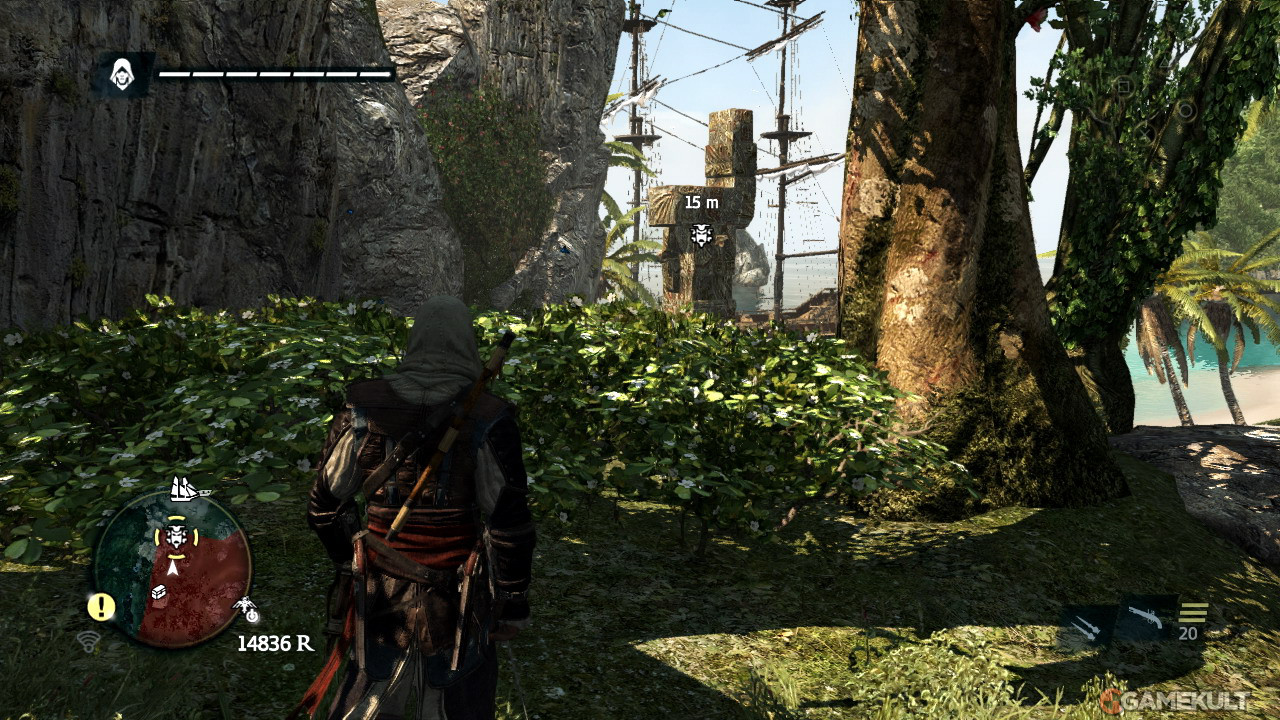Click the yellow exclamation alert icon
Screen dimensions: 1280x720
(x=101, y=606)
